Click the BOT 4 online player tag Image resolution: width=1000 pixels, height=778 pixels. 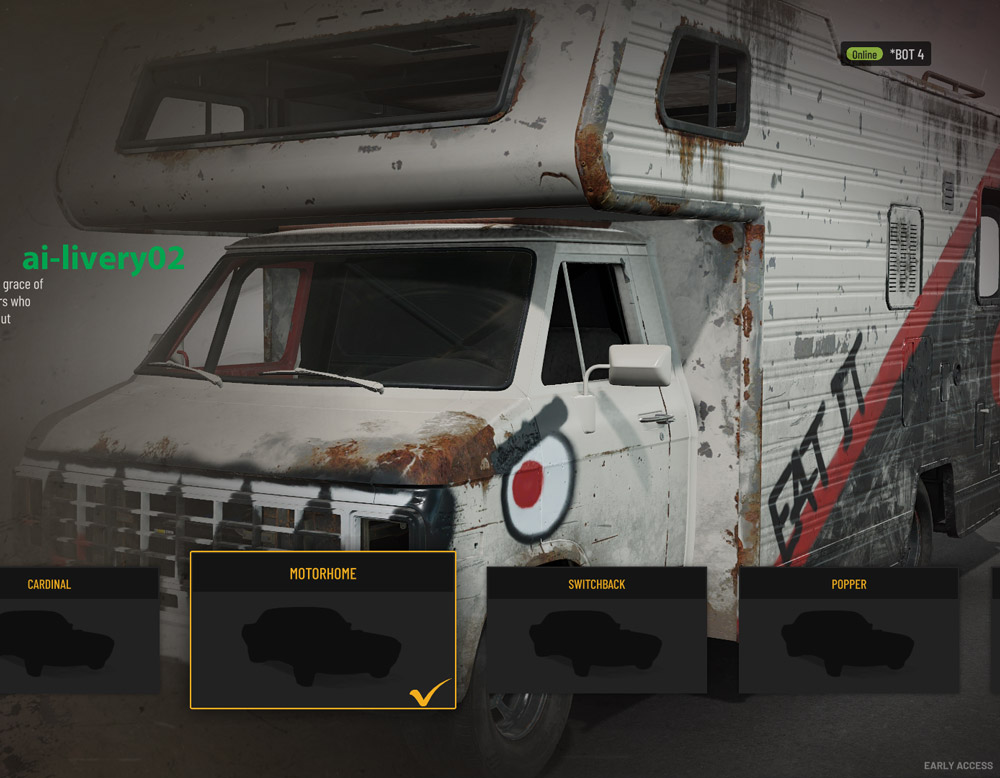886,54
